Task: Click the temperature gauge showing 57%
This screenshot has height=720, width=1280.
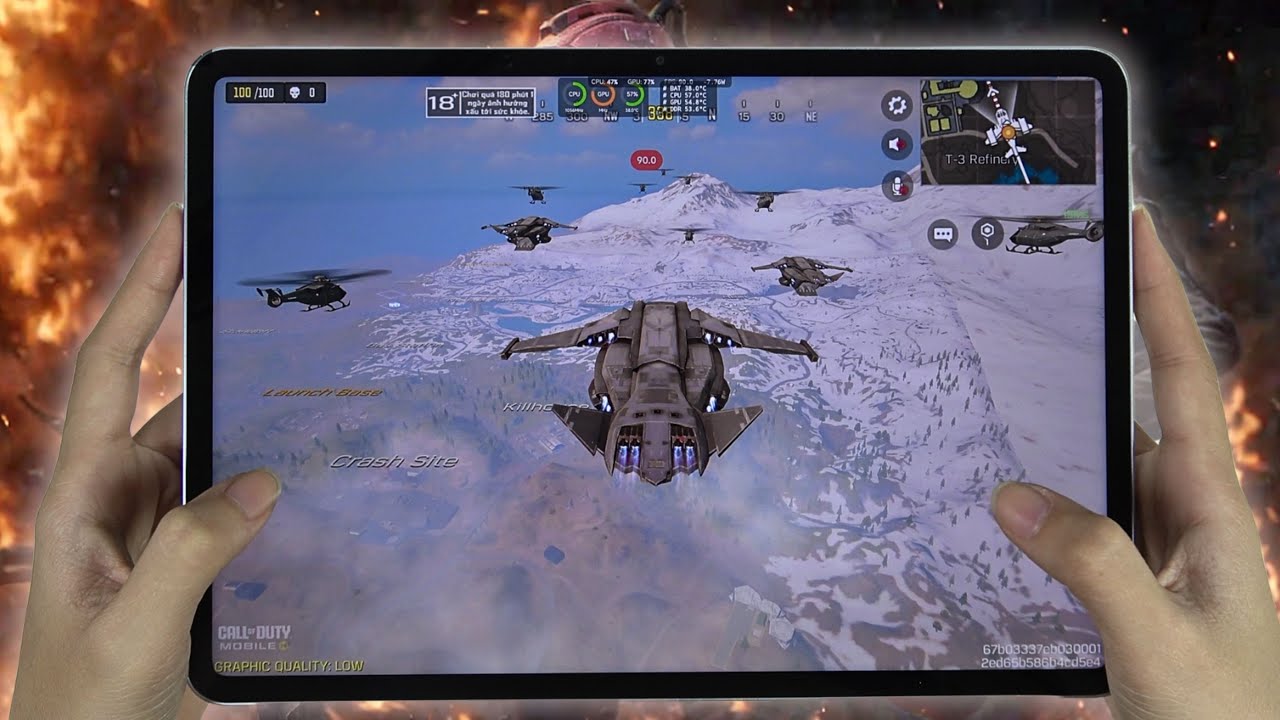Action: (x=632, y=95)
